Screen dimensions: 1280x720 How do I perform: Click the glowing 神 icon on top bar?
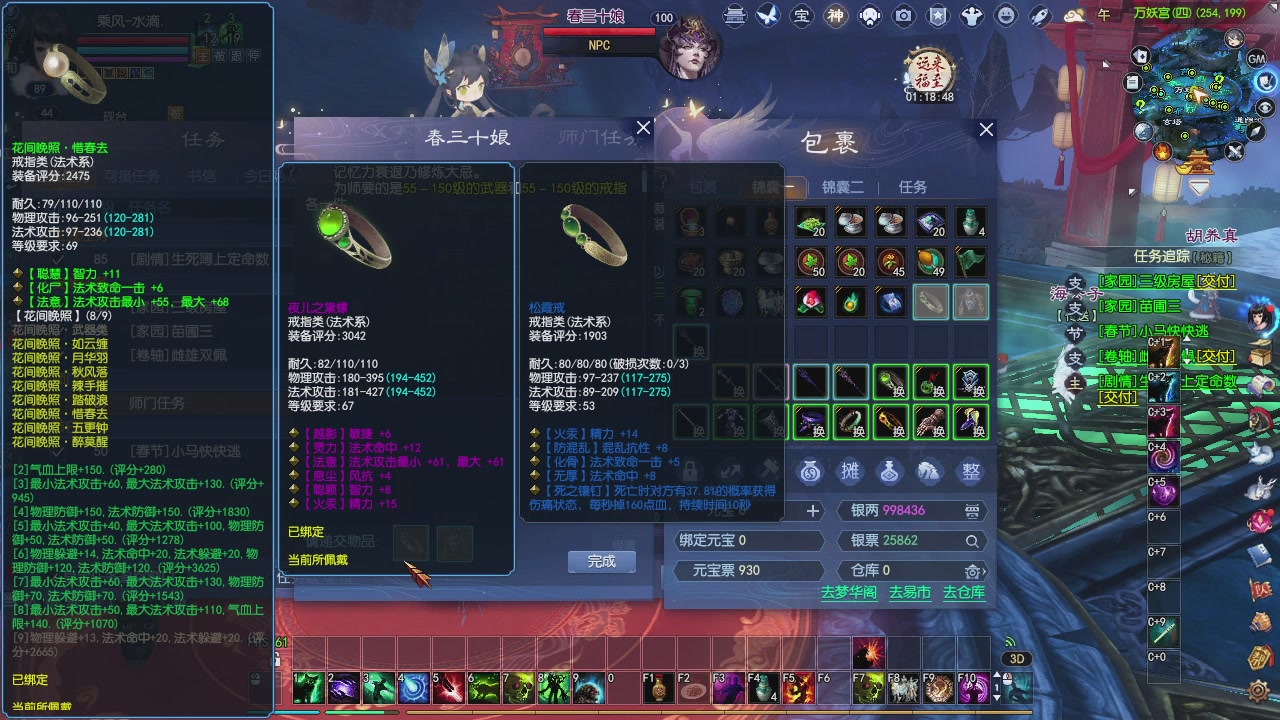pyautogui.click(x=838, y=17)
